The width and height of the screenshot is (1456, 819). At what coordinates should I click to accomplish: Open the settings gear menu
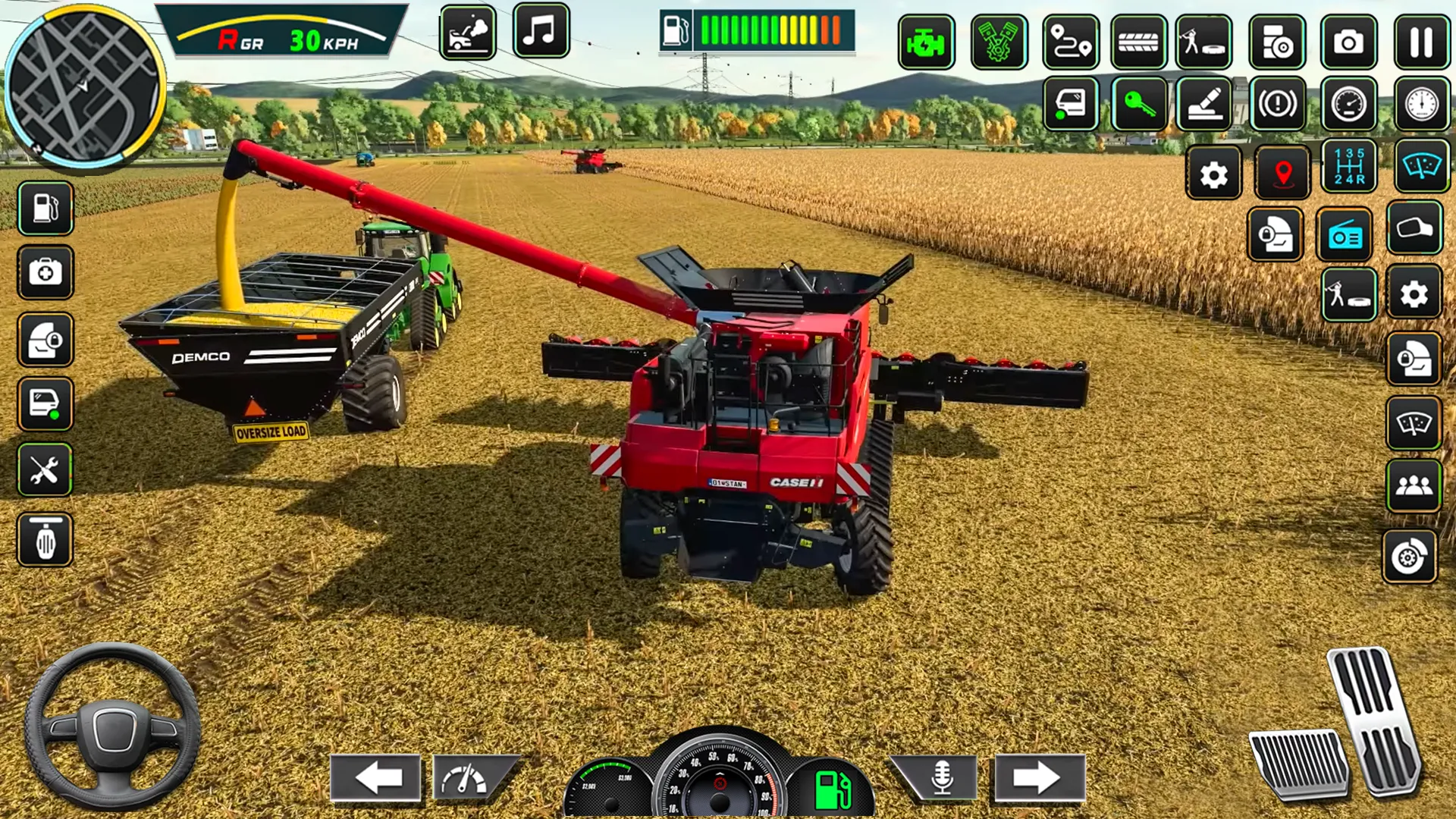tap(1213, 173)
